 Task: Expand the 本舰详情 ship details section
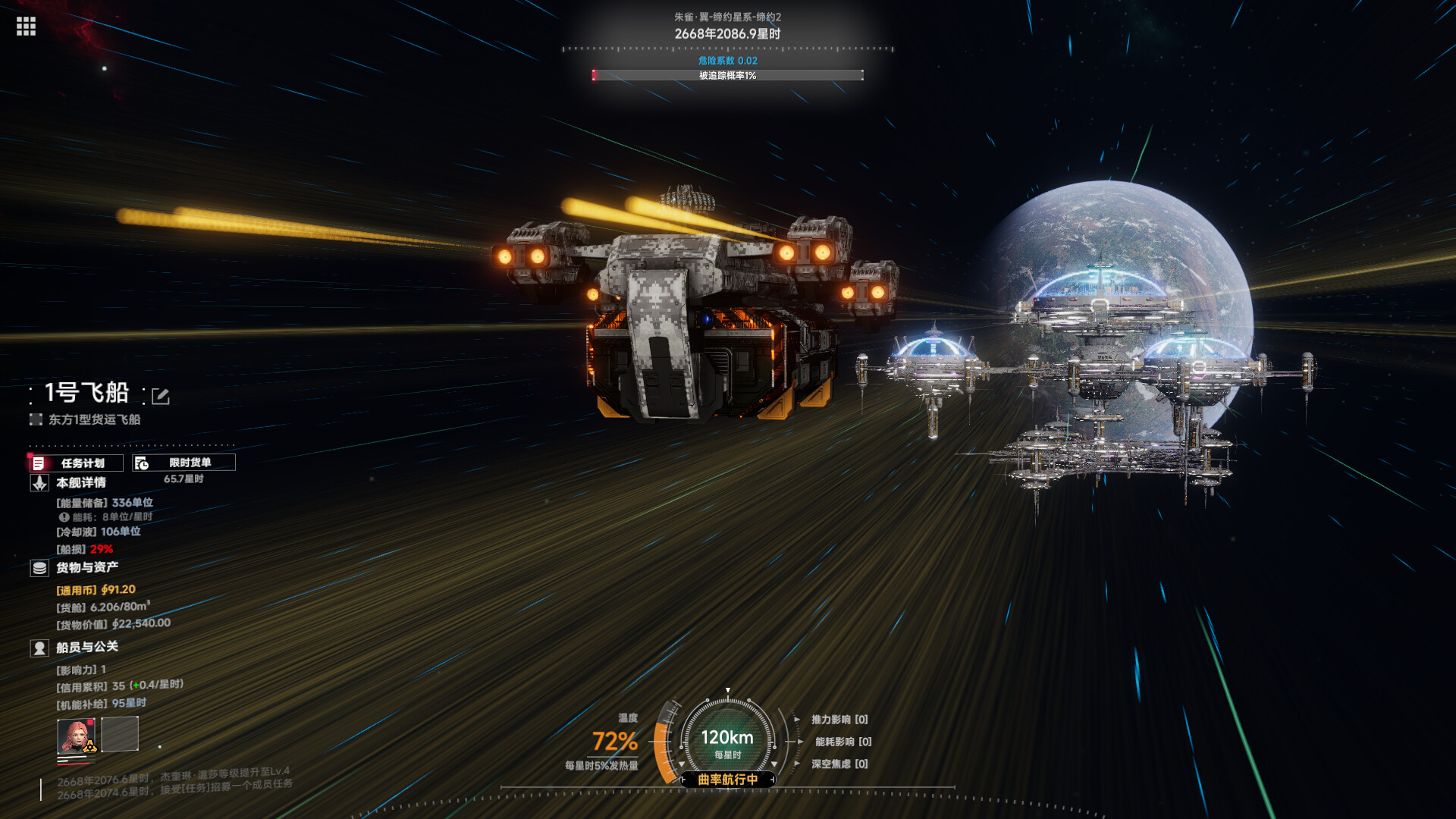pos(80,483)
